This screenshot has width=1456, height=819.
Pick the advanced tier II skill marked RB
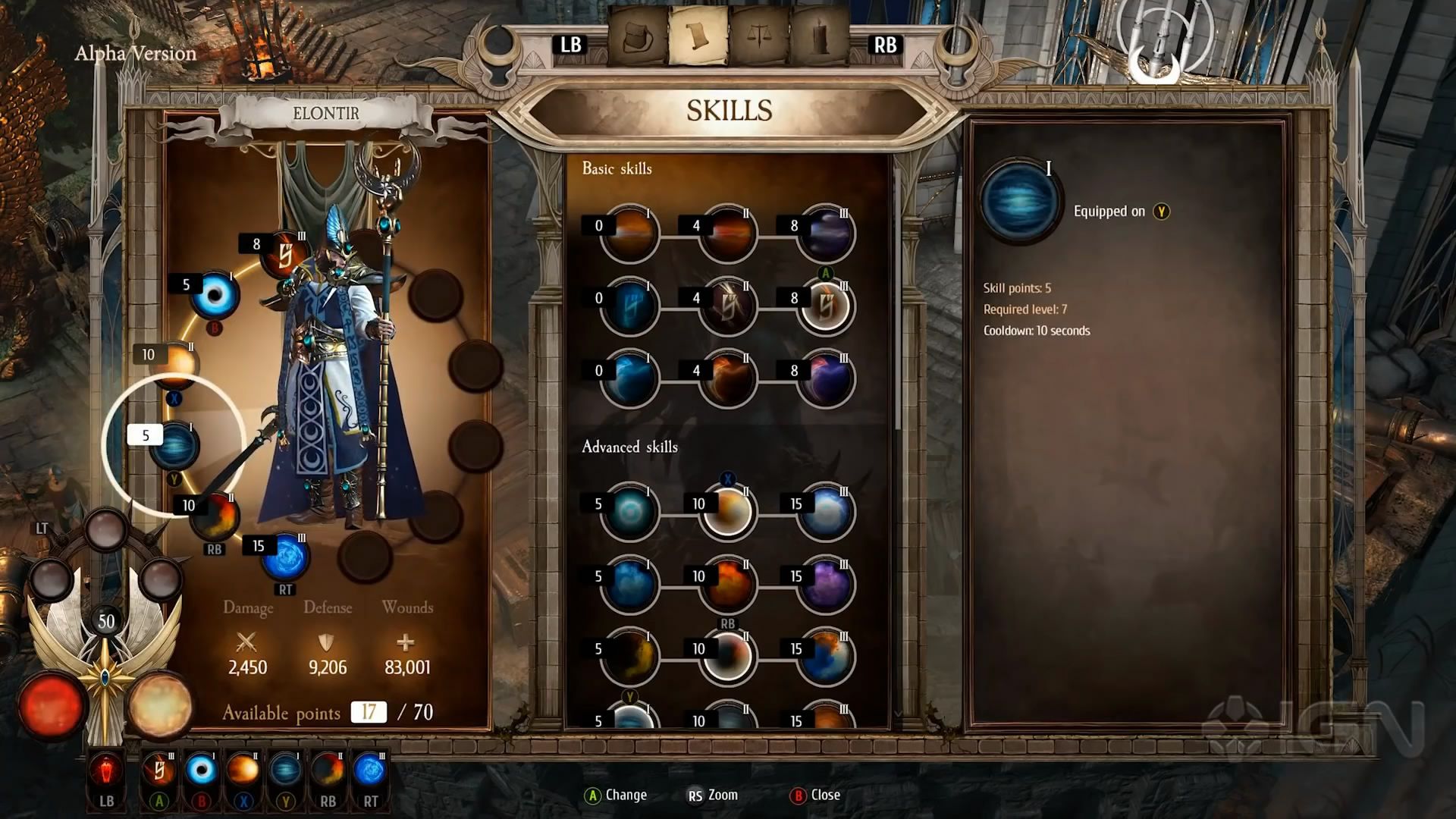pyautogui.click(x=727, y=657)
